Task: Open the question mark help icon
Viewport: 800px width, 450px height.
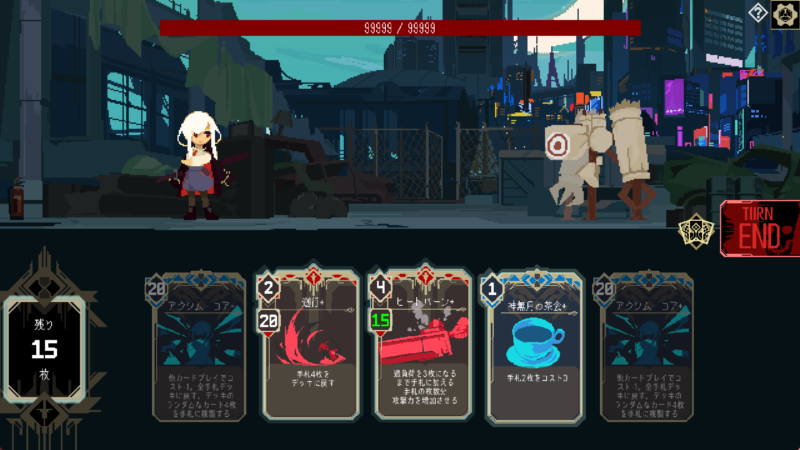Action: 758,13
